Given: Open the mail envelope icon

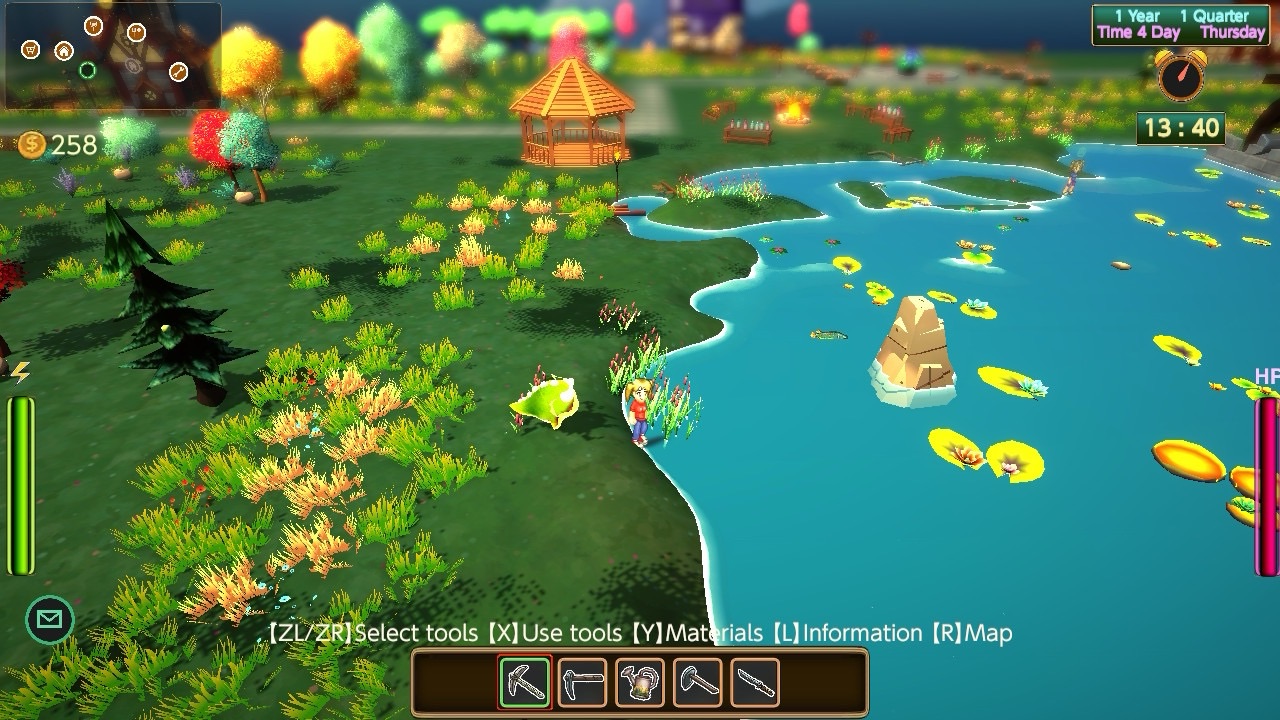Looking at the screenshot, I should point(48,620).
